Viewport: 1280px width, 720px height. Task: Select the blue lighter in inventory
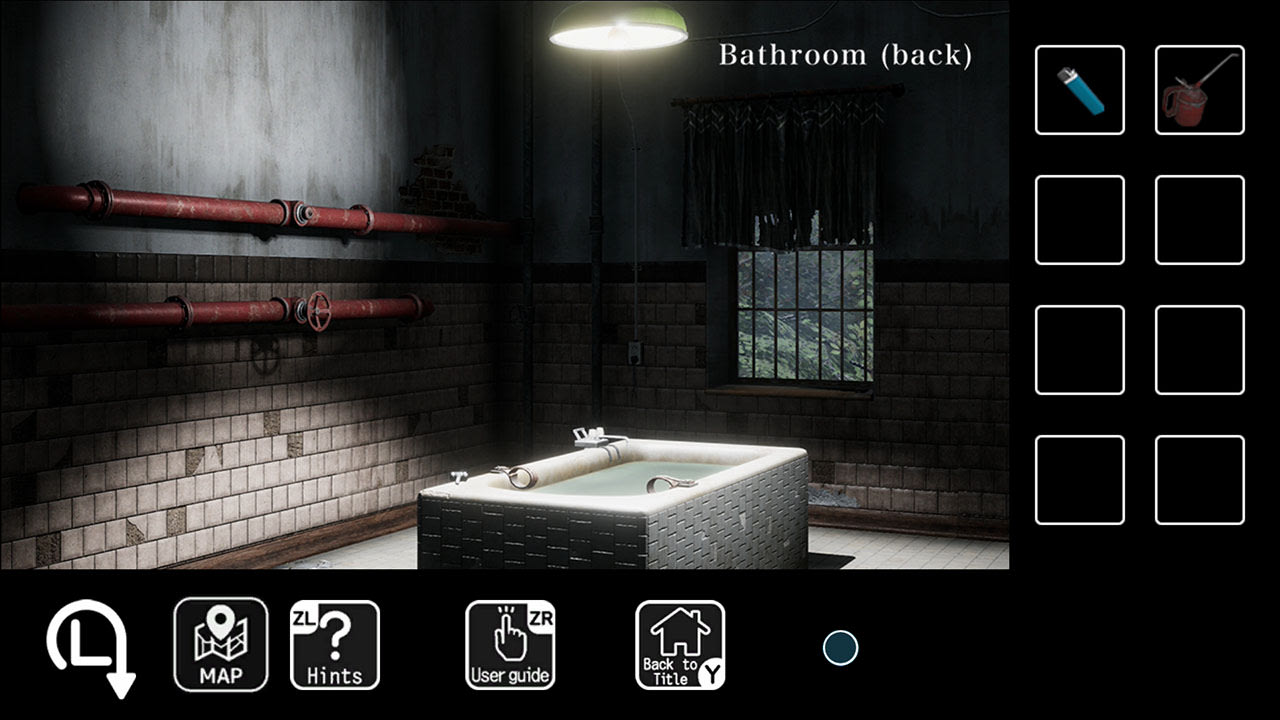pos(1079,89)
